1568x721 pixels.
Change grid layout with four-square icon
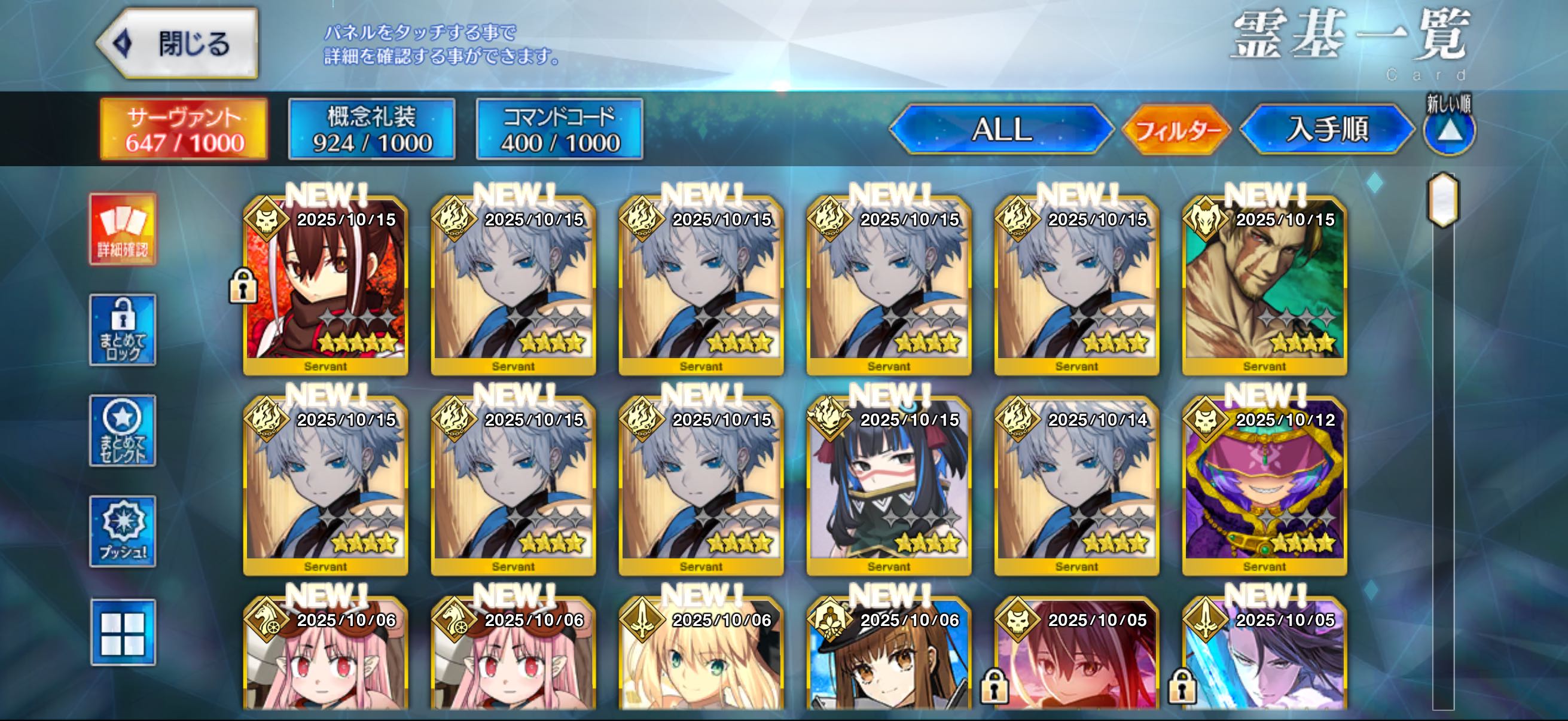pos(123,633)
